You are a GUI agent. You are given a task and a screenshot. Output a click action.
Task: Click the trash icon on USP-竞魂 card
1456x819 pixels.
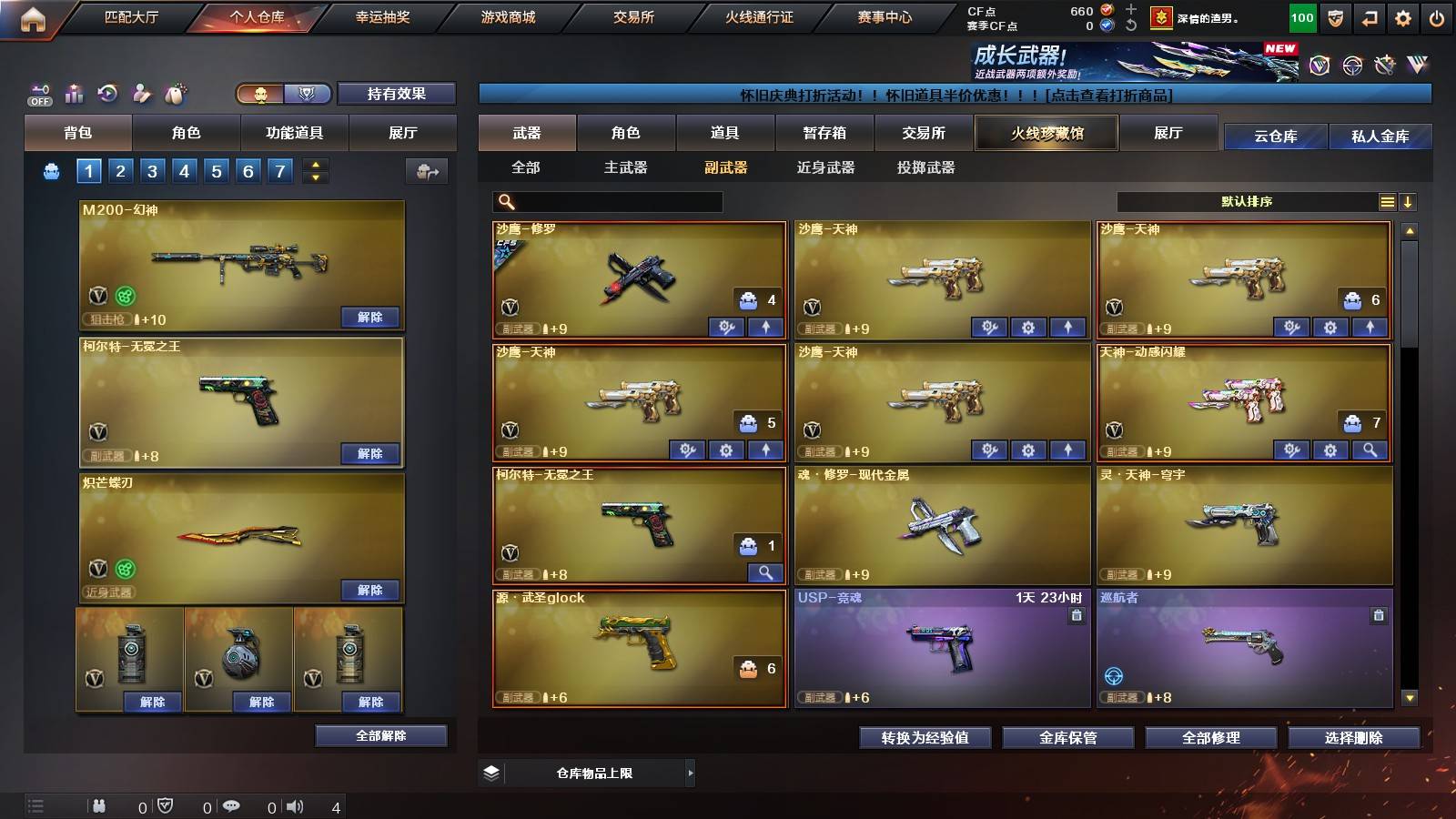[1077, 615]
